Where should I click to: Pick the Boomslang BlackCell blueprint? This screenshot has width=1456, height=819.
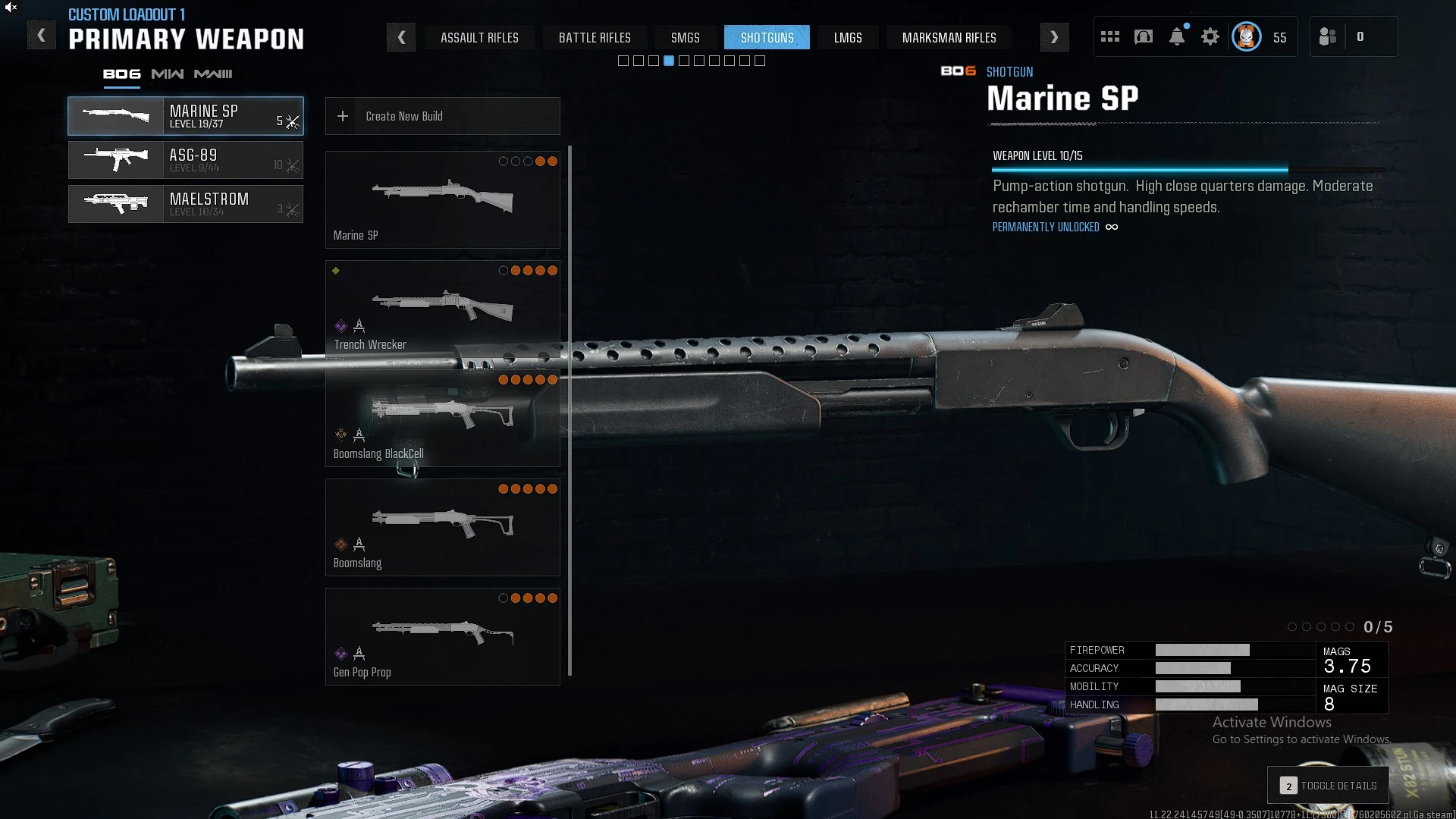[442, 418]
